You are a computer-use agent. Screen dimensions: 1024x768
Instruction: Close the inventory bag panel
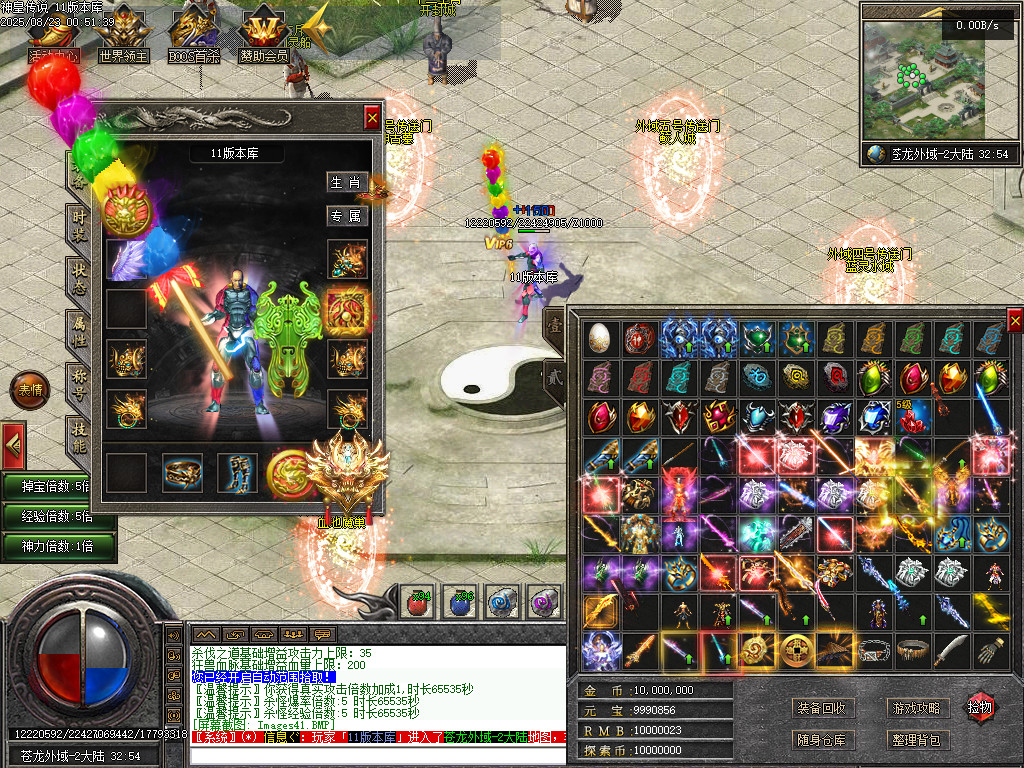[1015, 321]
